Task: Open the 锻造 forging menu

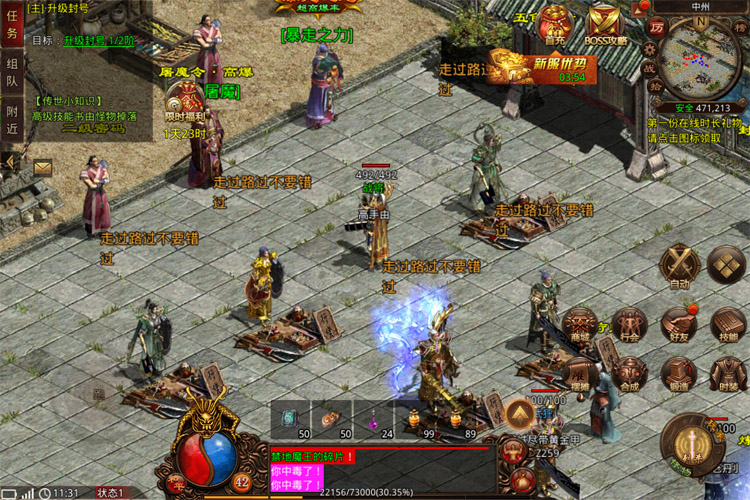Action: tap(679, 372)
